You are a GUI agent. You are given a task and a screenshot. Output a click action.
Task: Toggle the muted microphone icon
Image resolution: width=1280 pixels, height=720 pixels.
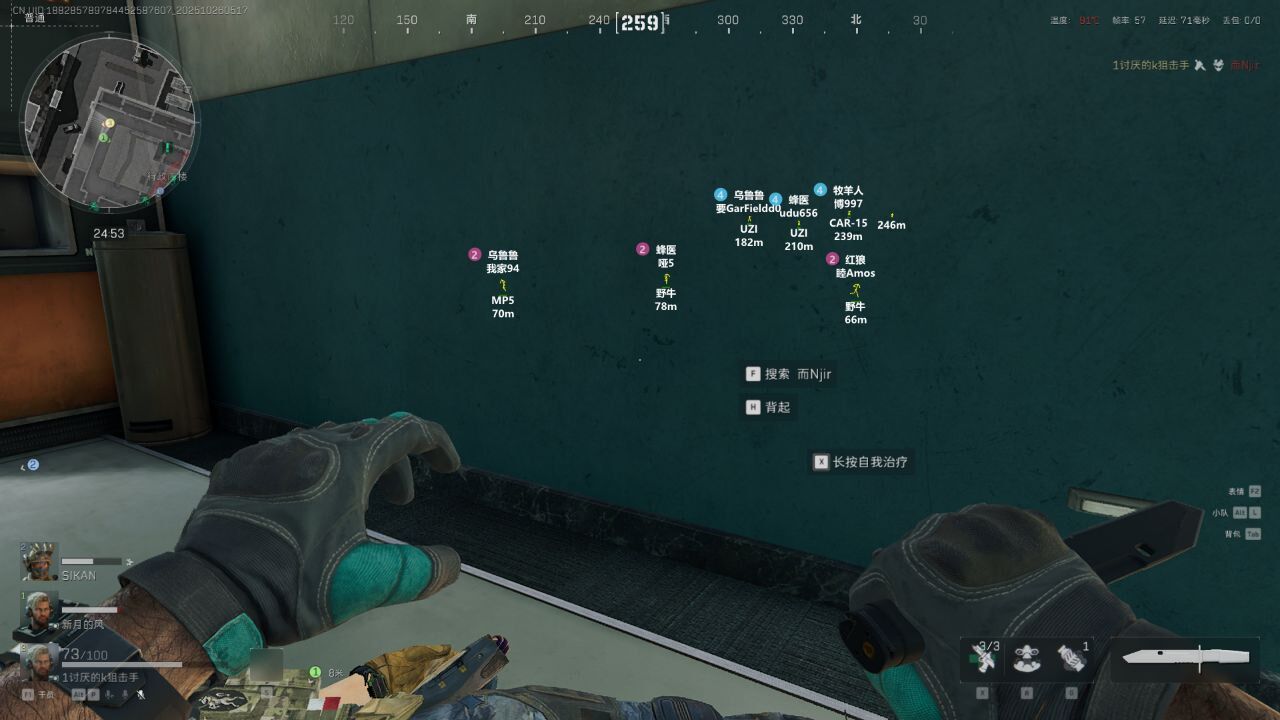tap(141, 694)
